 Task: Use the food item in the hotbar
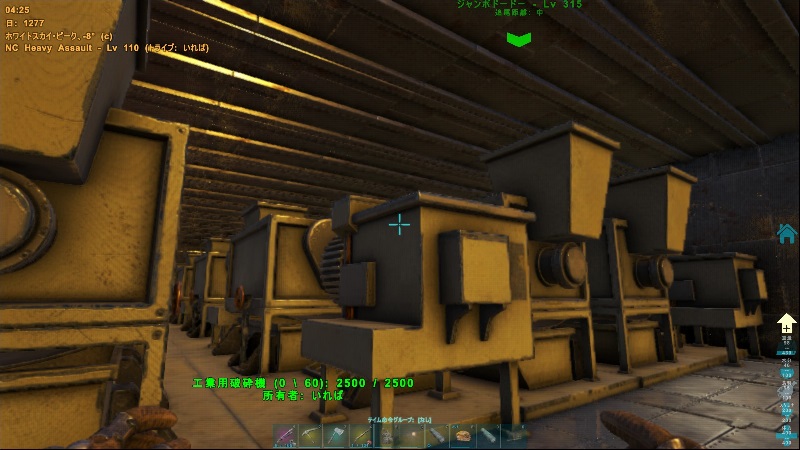(463, 435)
